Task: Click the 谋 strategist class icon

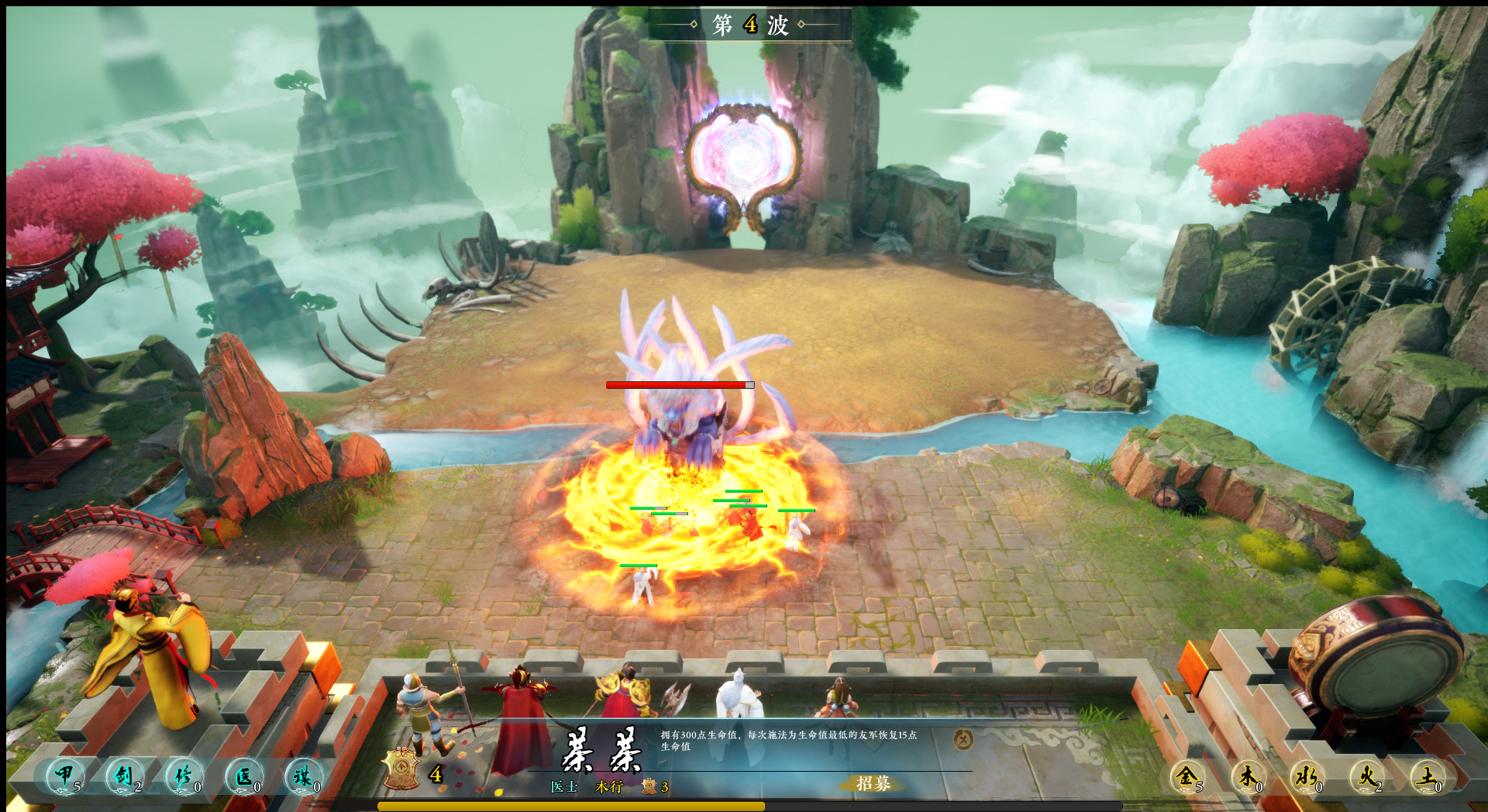Action: [303, 776]
